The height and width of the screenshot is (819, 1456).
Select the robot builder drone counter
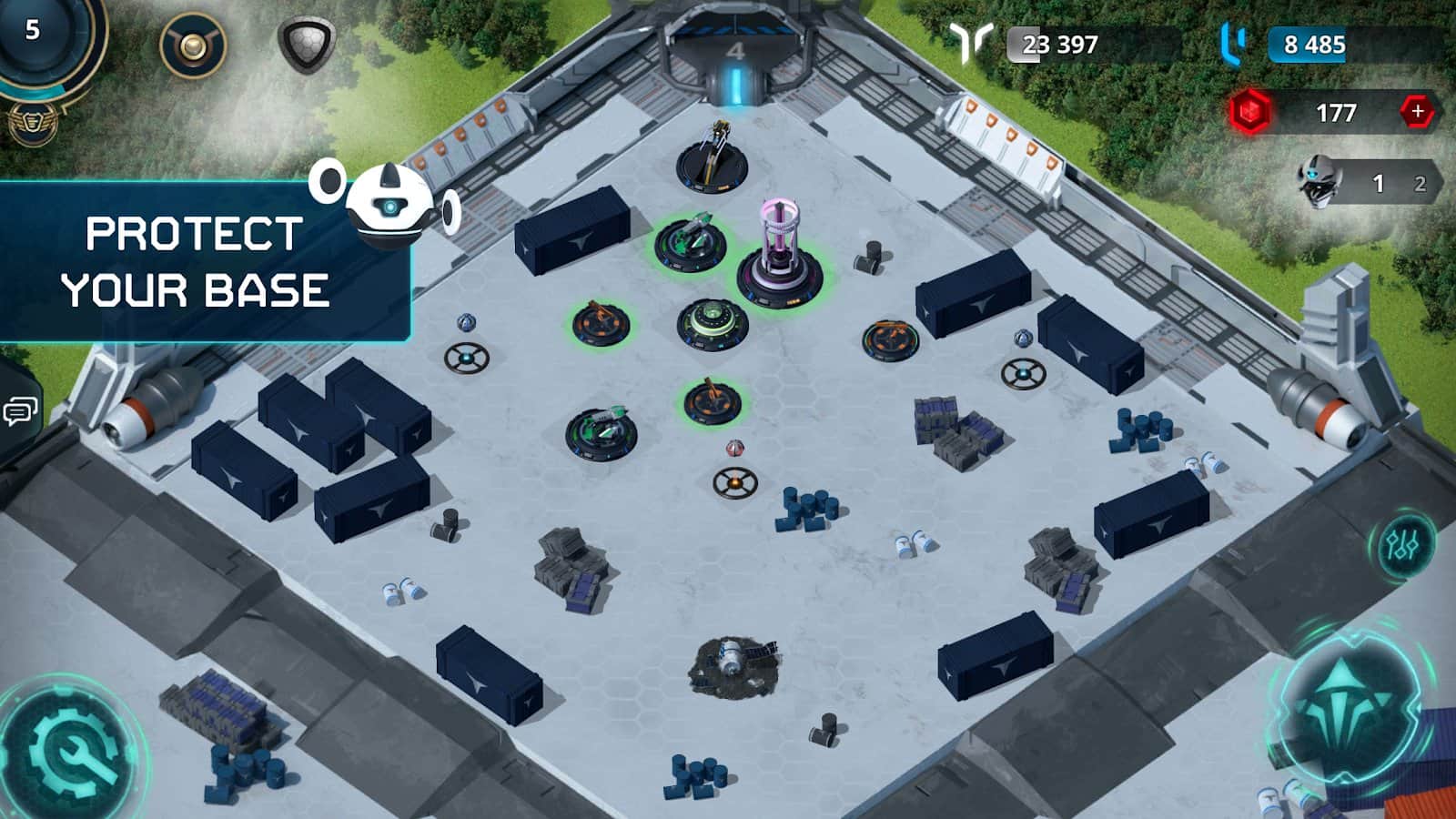pyautogui.click(x=1367, y=183)
